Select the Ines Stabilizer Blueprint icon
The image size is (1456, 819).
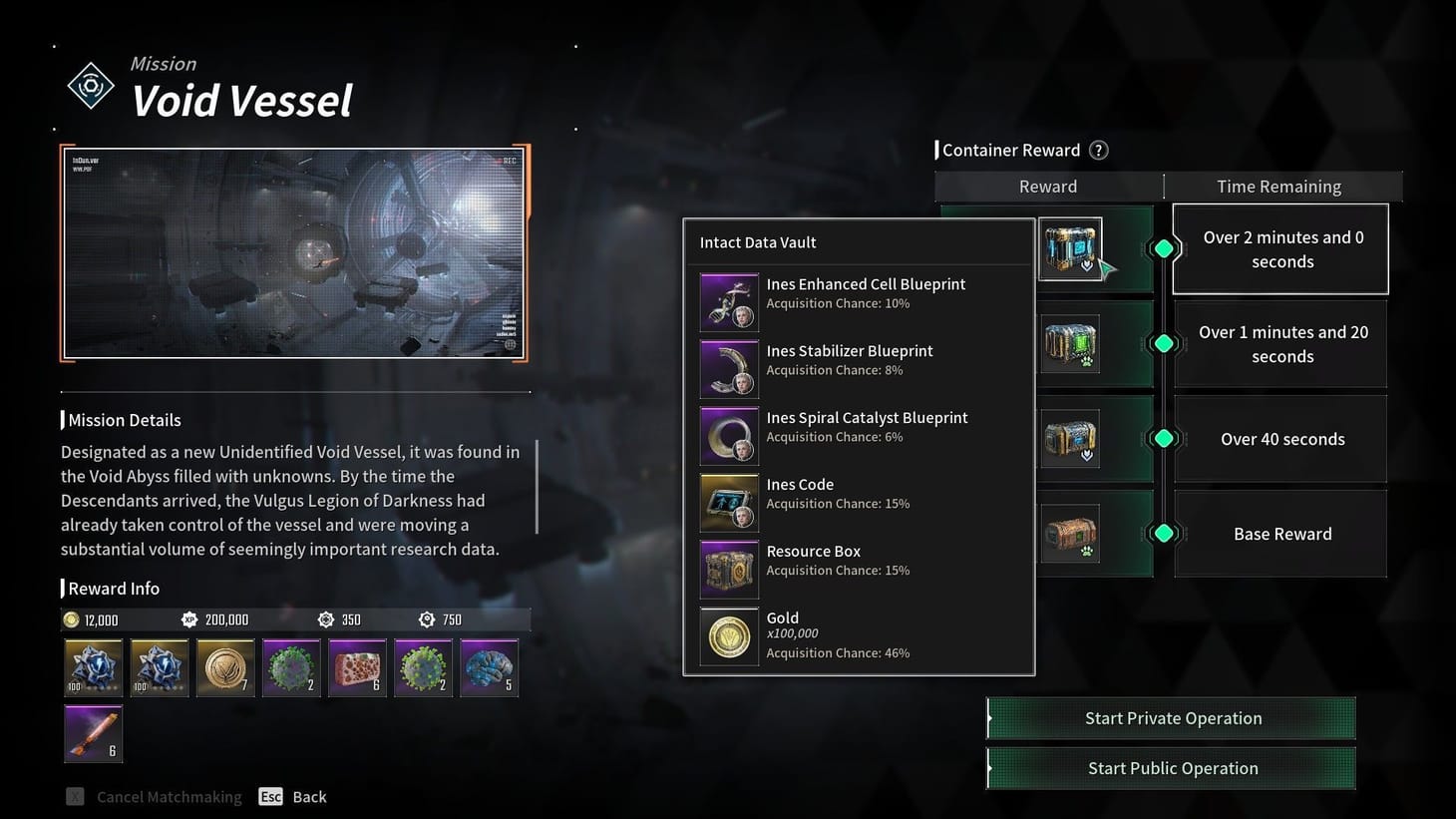728,368
